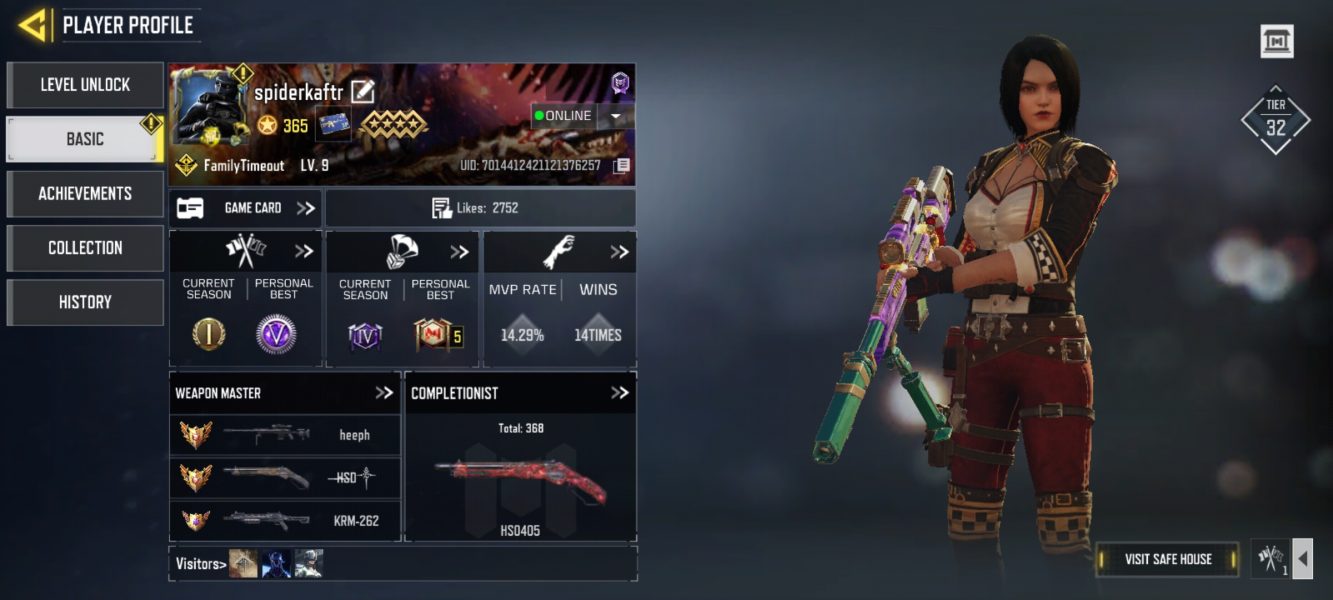
Task: Open the Achievements tab
Action: (85, 193)
